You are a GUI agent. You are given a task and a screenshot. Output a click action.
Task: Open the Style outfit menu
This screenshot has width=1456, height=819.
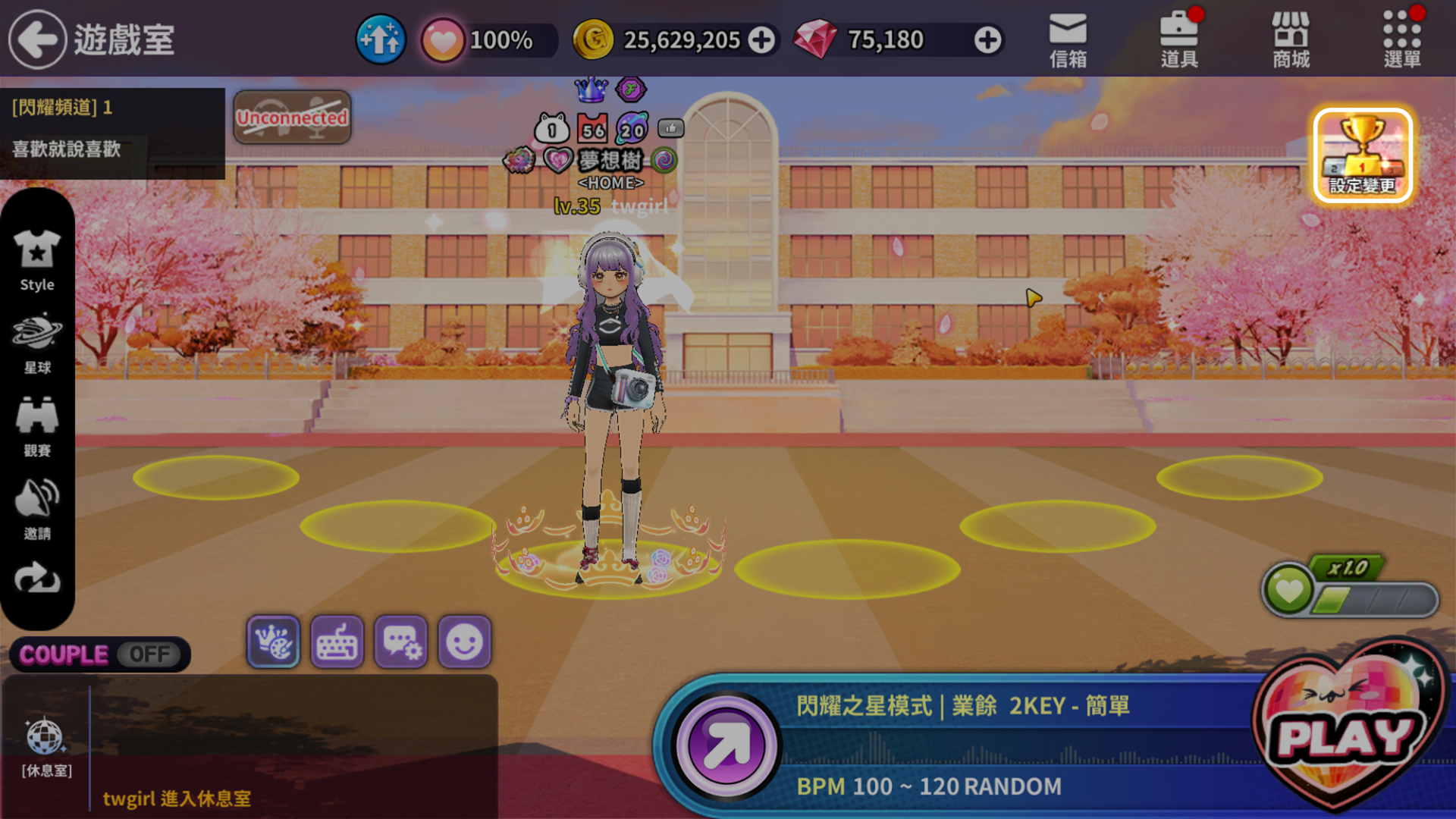pyautogui.click(x=37, y=260)
